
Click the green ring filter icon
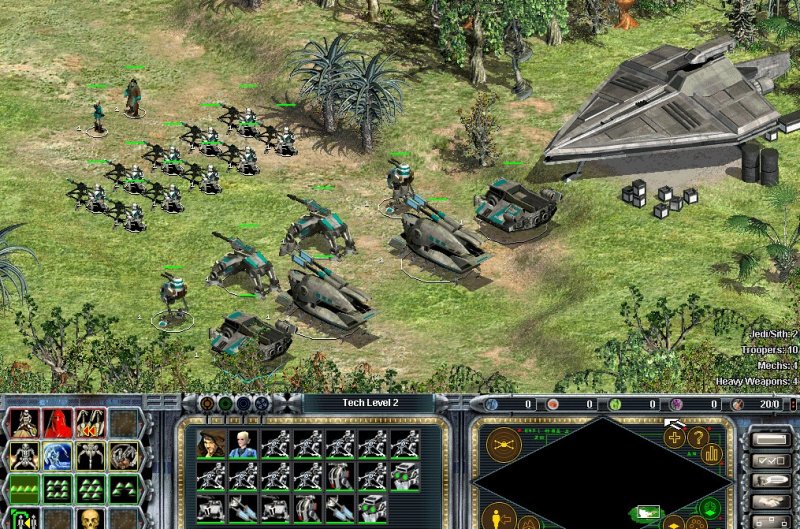coord(225,404)
